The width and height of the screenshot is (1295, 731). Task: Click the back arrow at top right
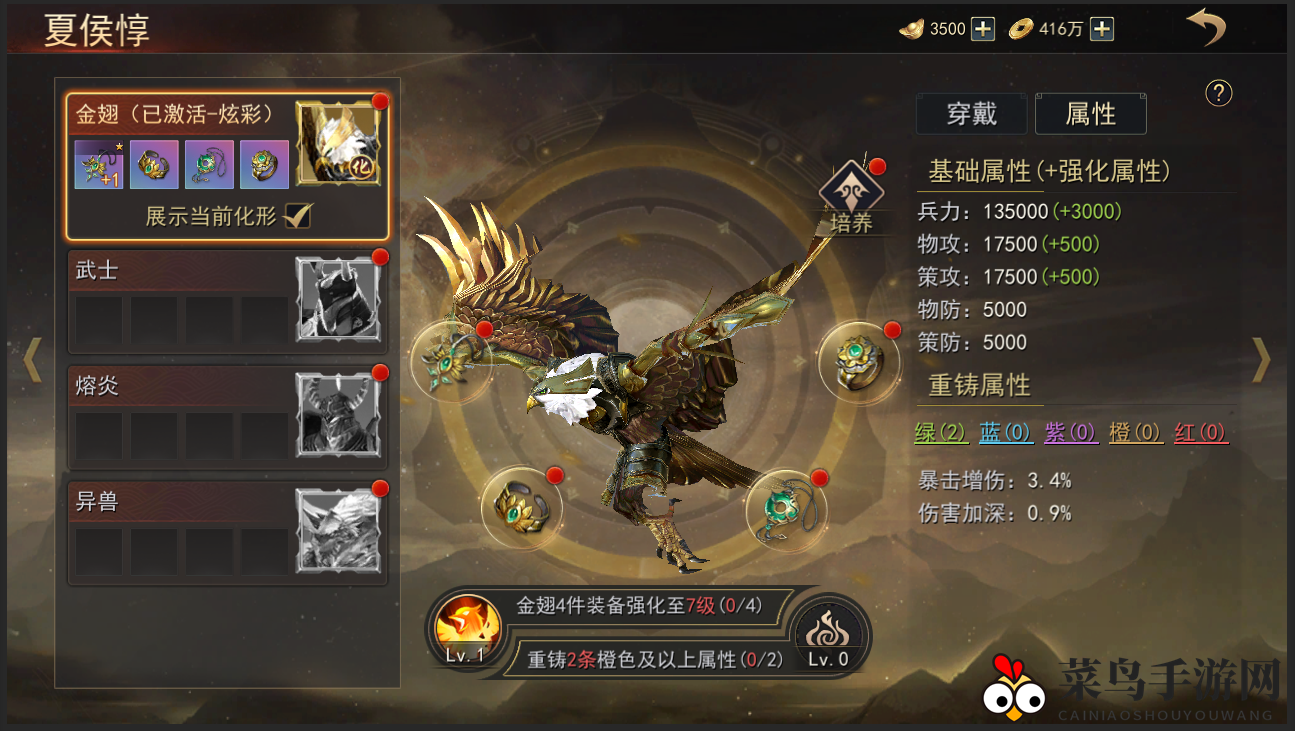[x=1206, y=27]
